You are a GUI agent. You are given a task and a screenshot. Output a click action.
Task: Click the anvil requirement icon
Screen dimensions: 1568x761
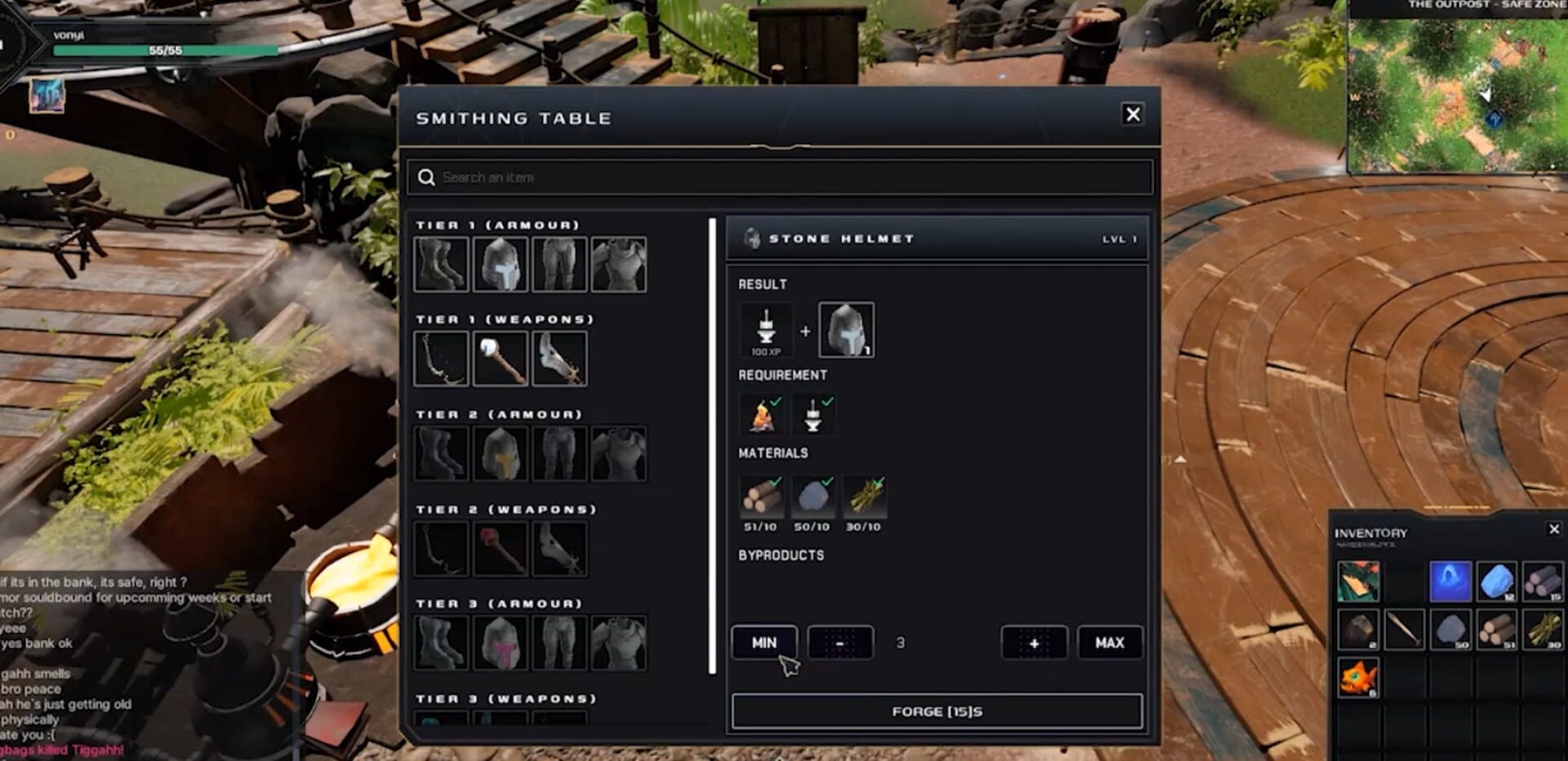coord(813,413)
